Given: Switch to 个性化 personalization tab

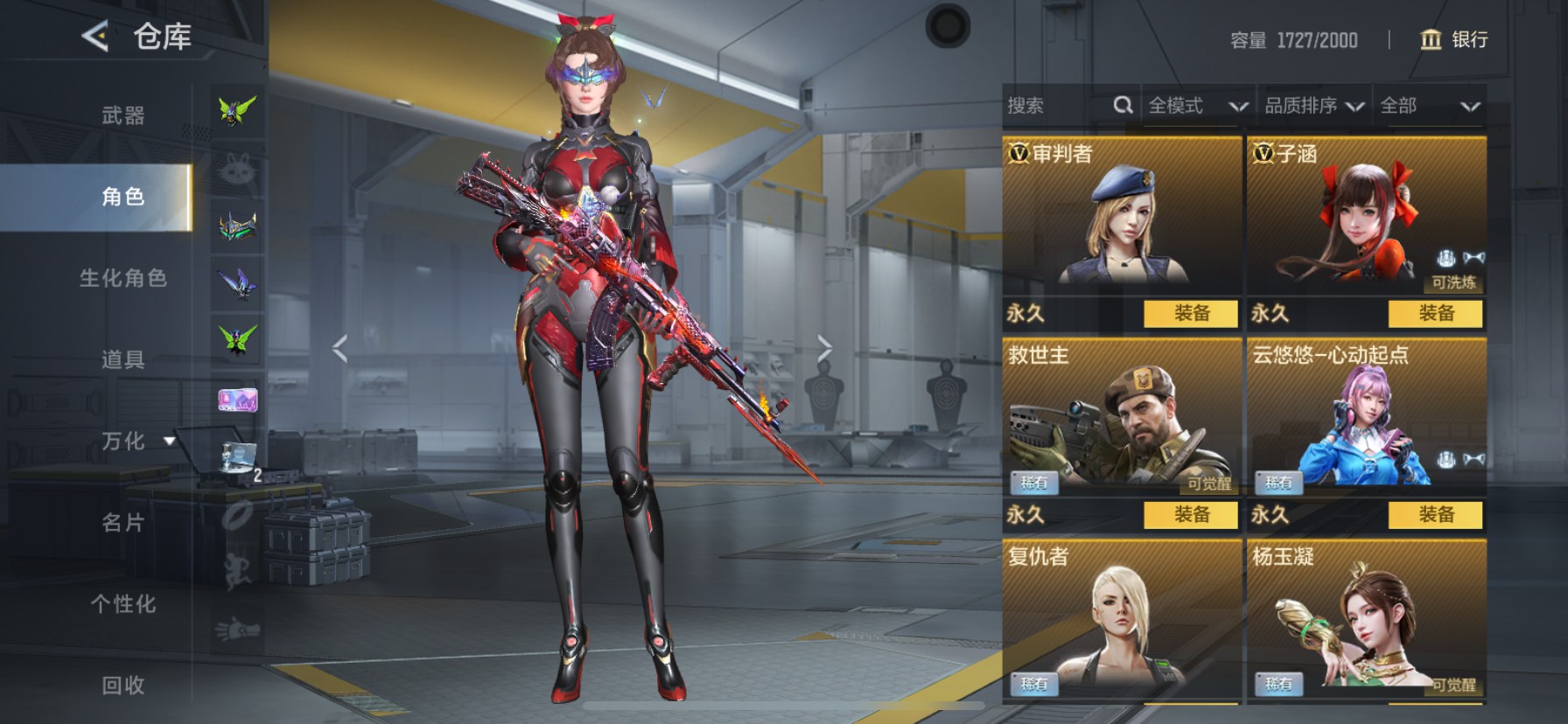Looking at the screenshot, I should [x=123, y=603].
